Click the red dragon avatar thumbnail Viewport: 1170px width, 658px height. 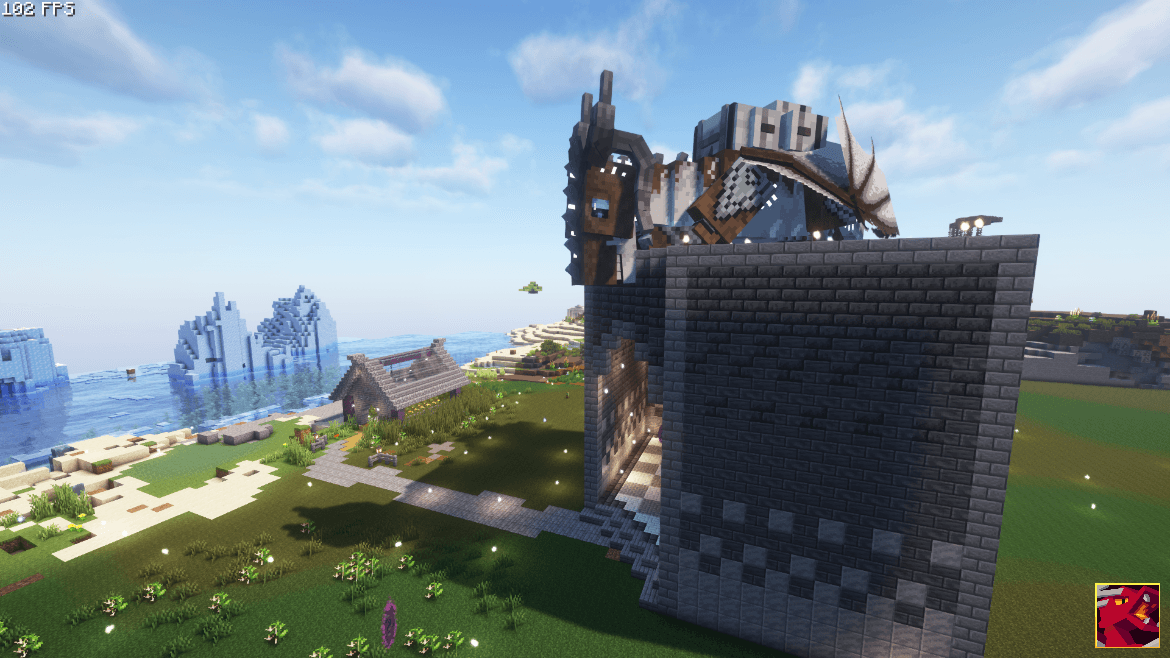(1127, 616)
